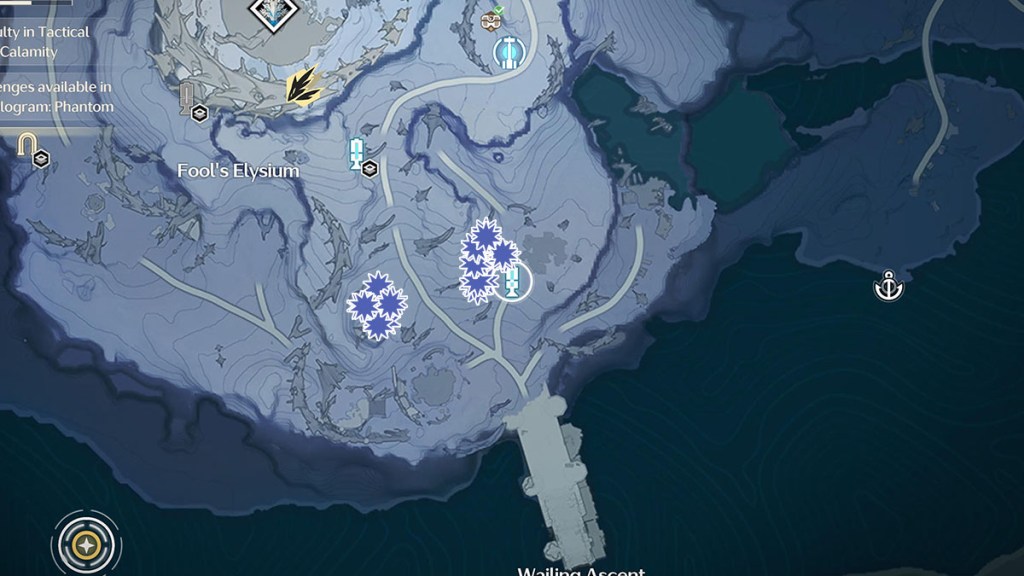Viewport: 1024px width, 576px height.
Task: Select the Resonance Beacon beside the upper road
Action: pyautogui.click(x=355, y=153)
